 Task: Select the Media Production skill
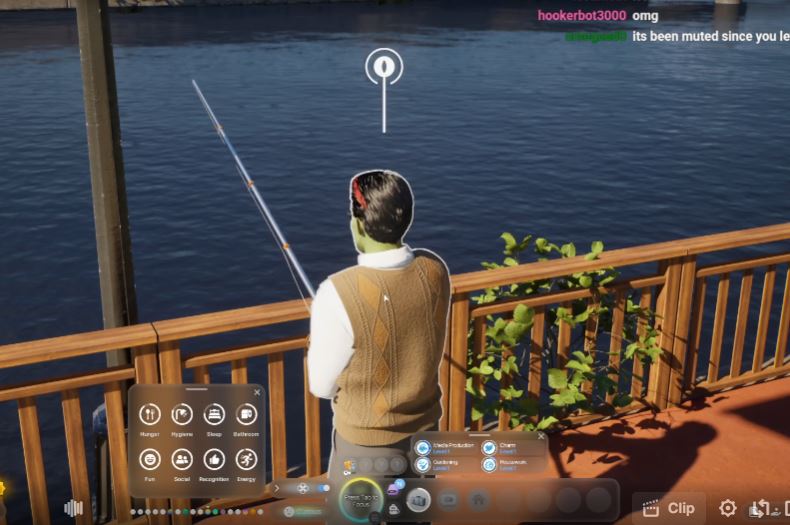point(423,448)
